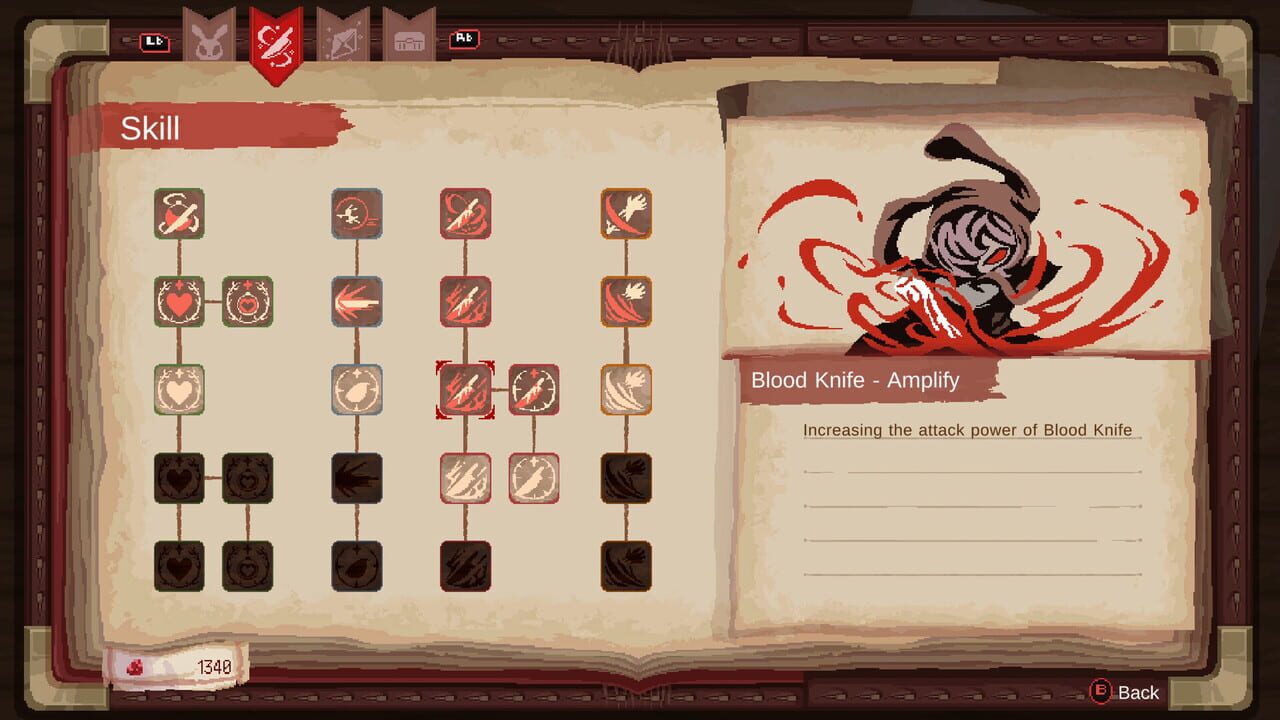
Task: Select the claw slash skill atop the fourth column
Action: click(624, 213)
